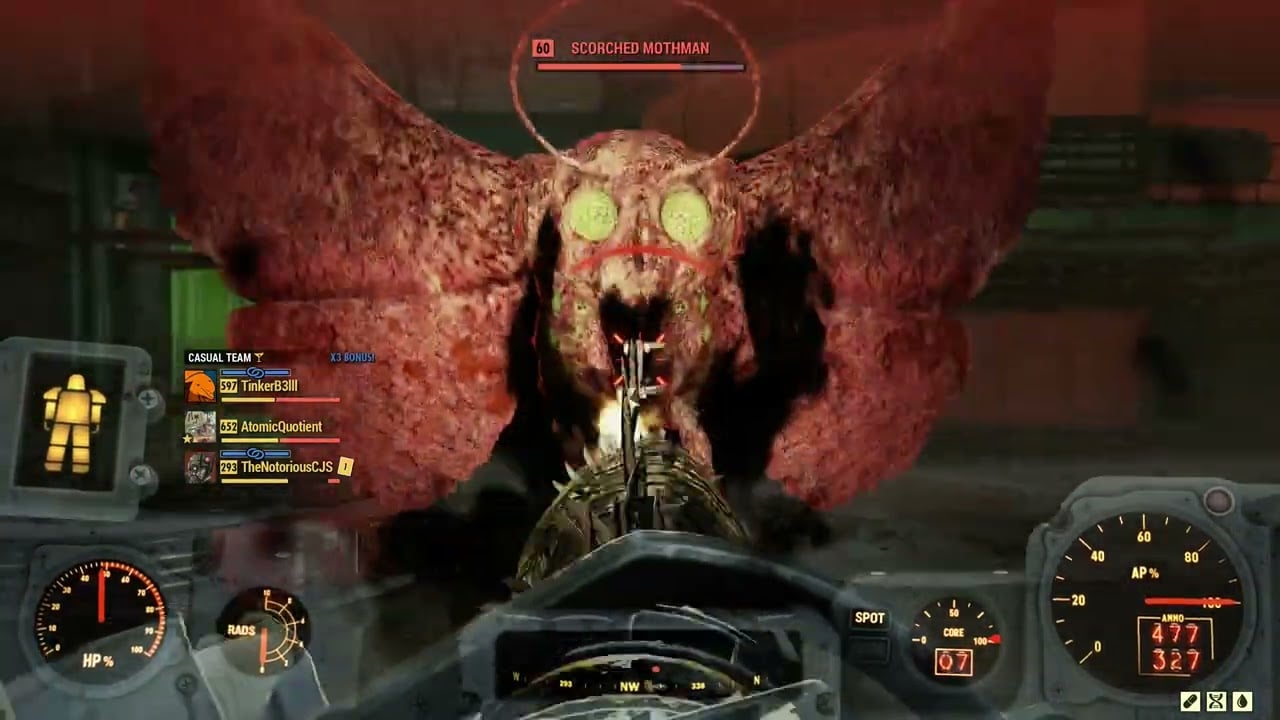This screenshot has width=1280, height=720.
Task: Toggle the SPOT indicator light
Action: [869, 618]
